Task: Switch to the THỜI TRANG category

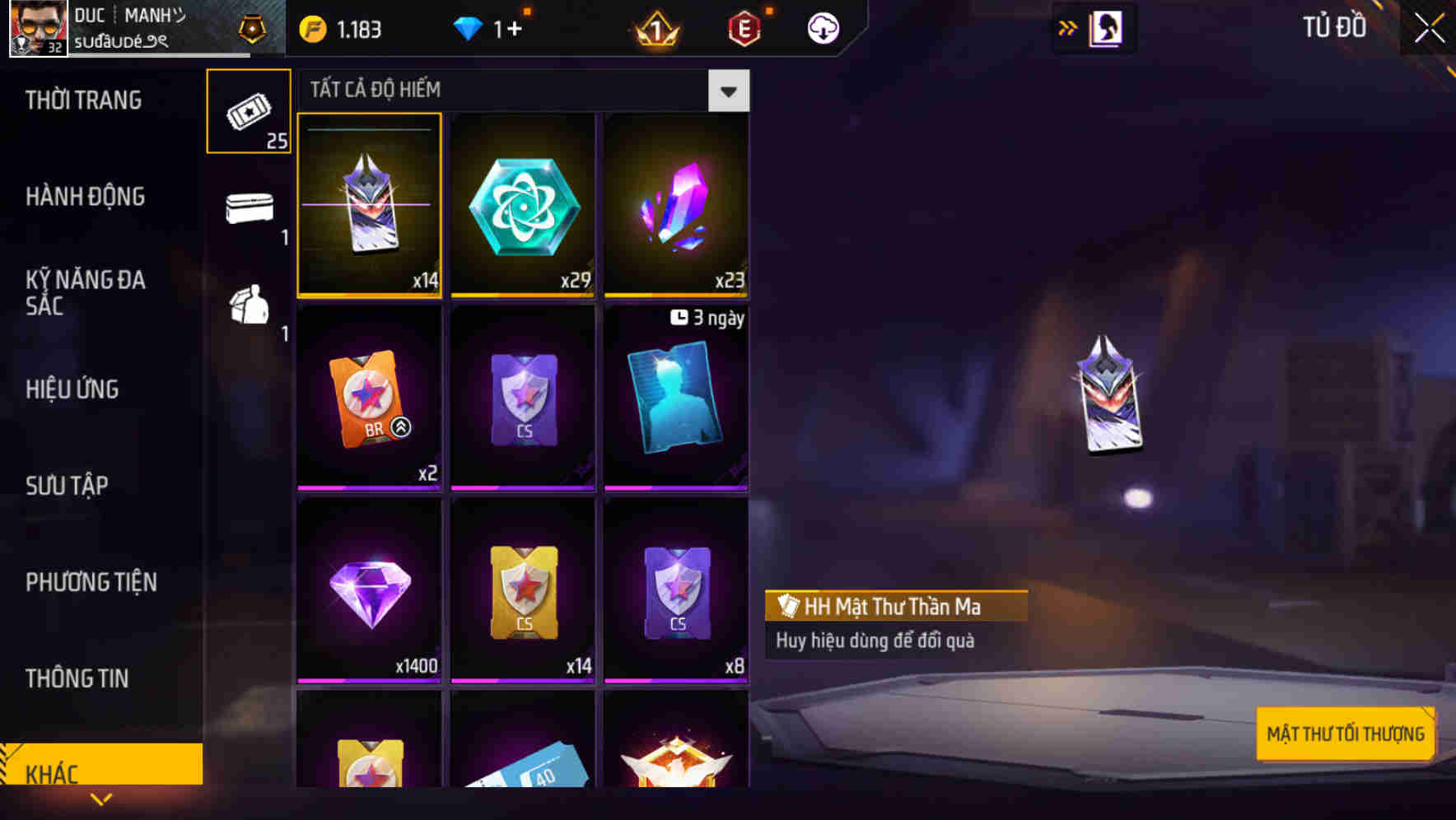Action: 82,100
